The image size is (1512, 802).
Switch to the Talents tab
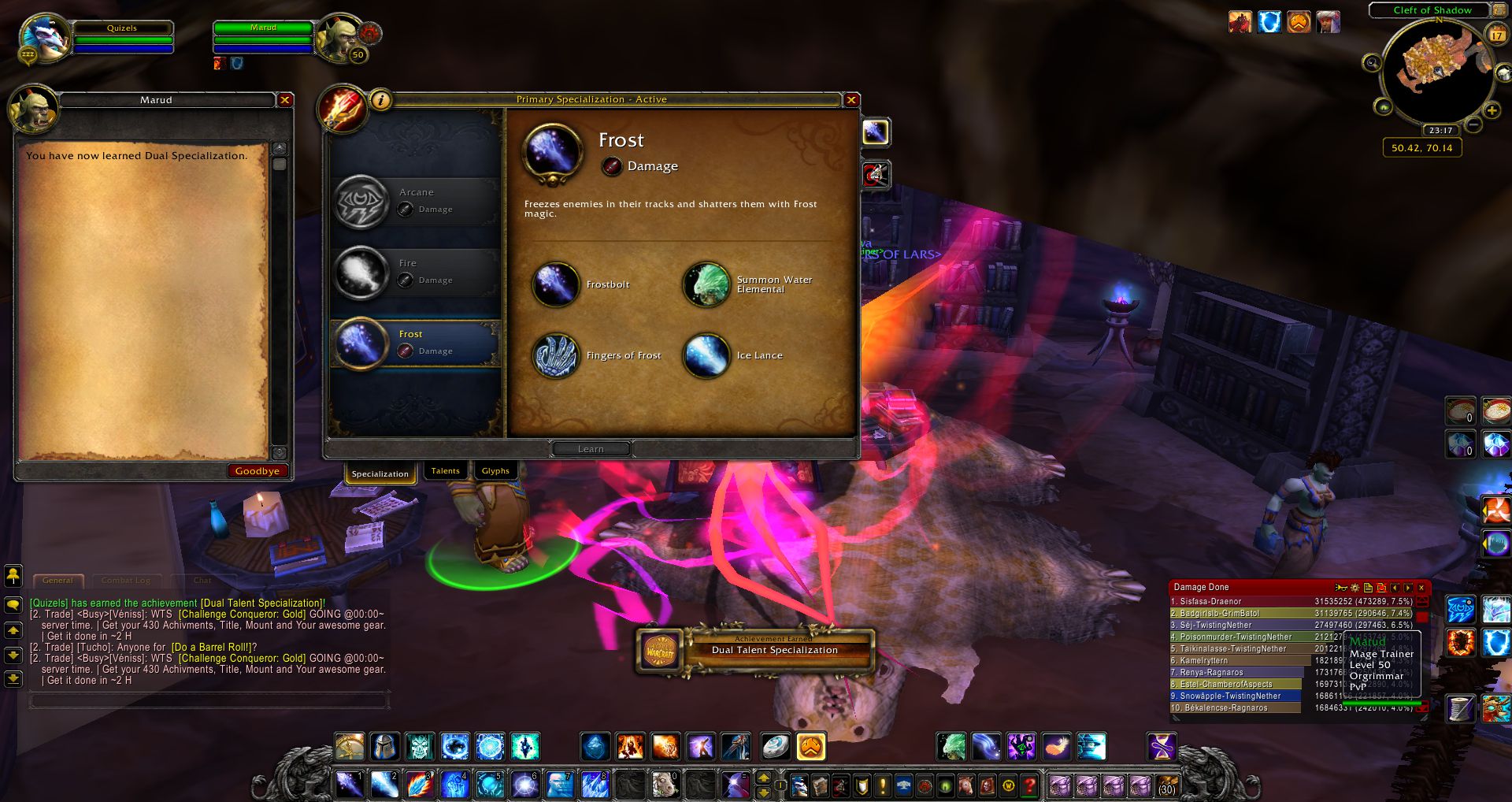pyautogui.click(x=445, y=471)
